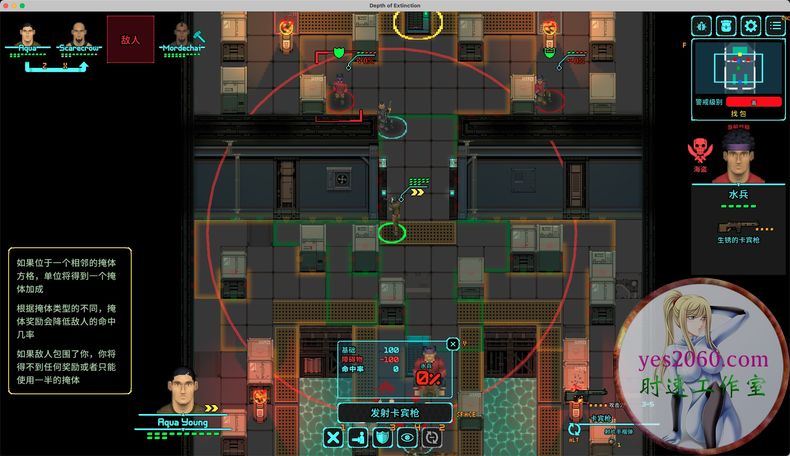Open the squad member icon button
790x456 pixels.
(x=726, y=27)
